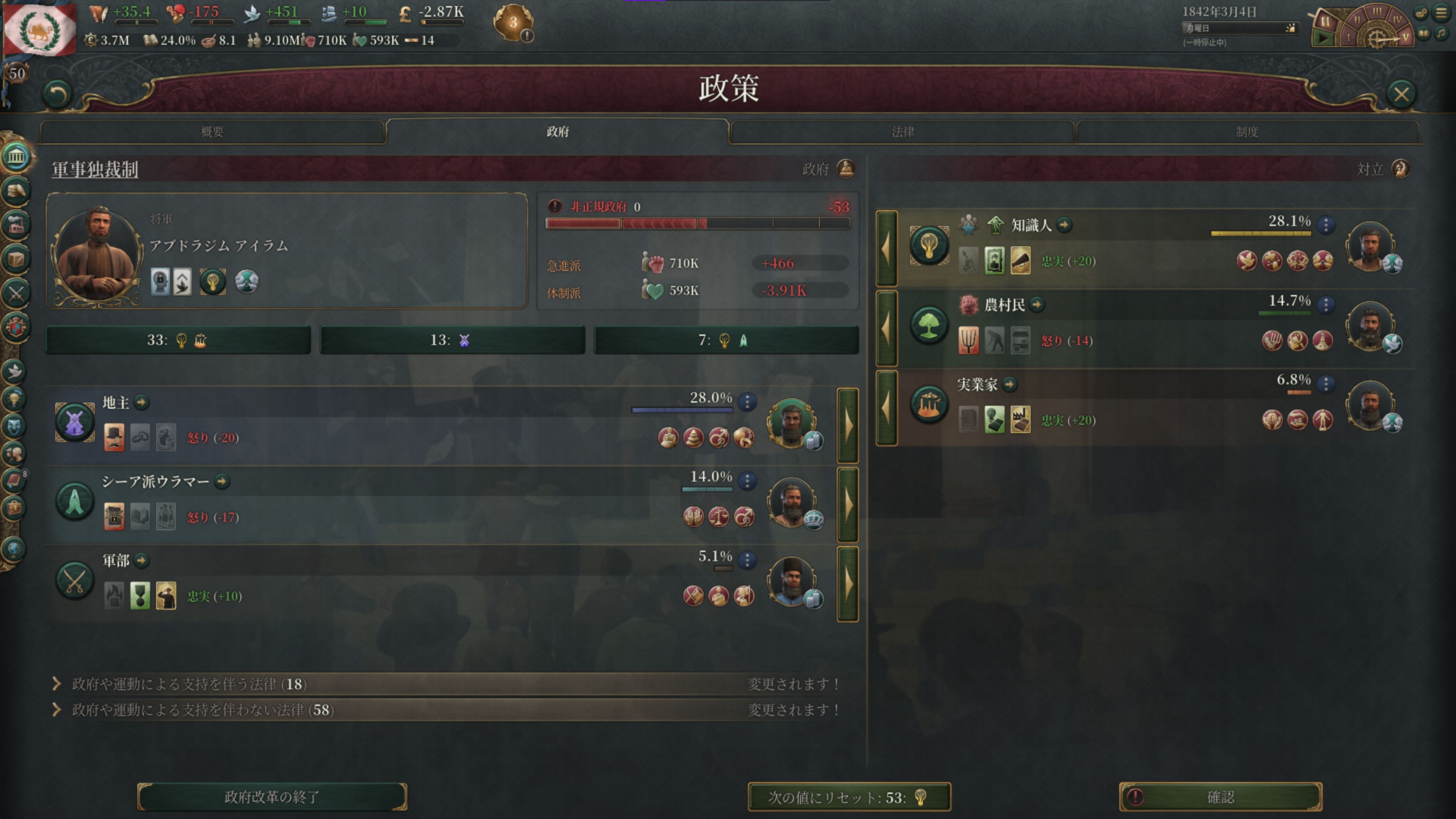
Task: Open the hamburger main menu icon
Action: [1441, 13]
